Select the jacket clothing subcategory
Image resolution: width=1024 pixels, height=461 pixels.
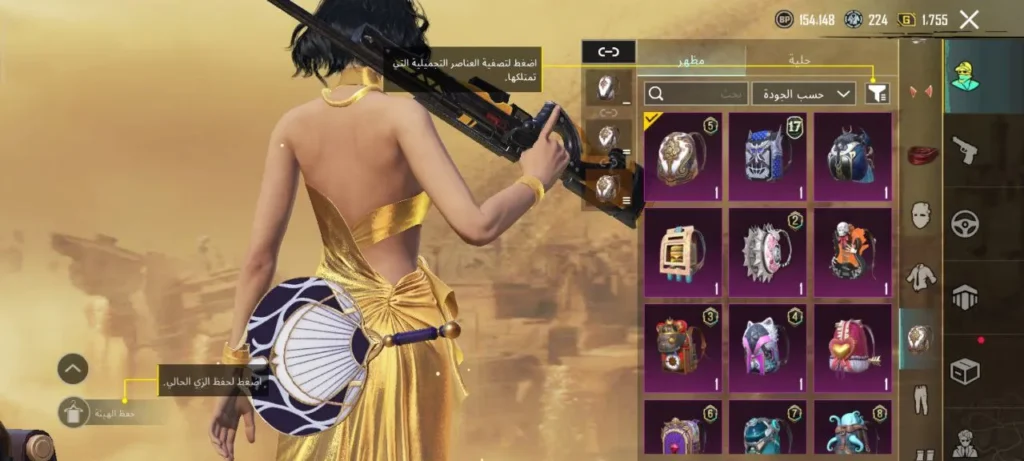921,276
